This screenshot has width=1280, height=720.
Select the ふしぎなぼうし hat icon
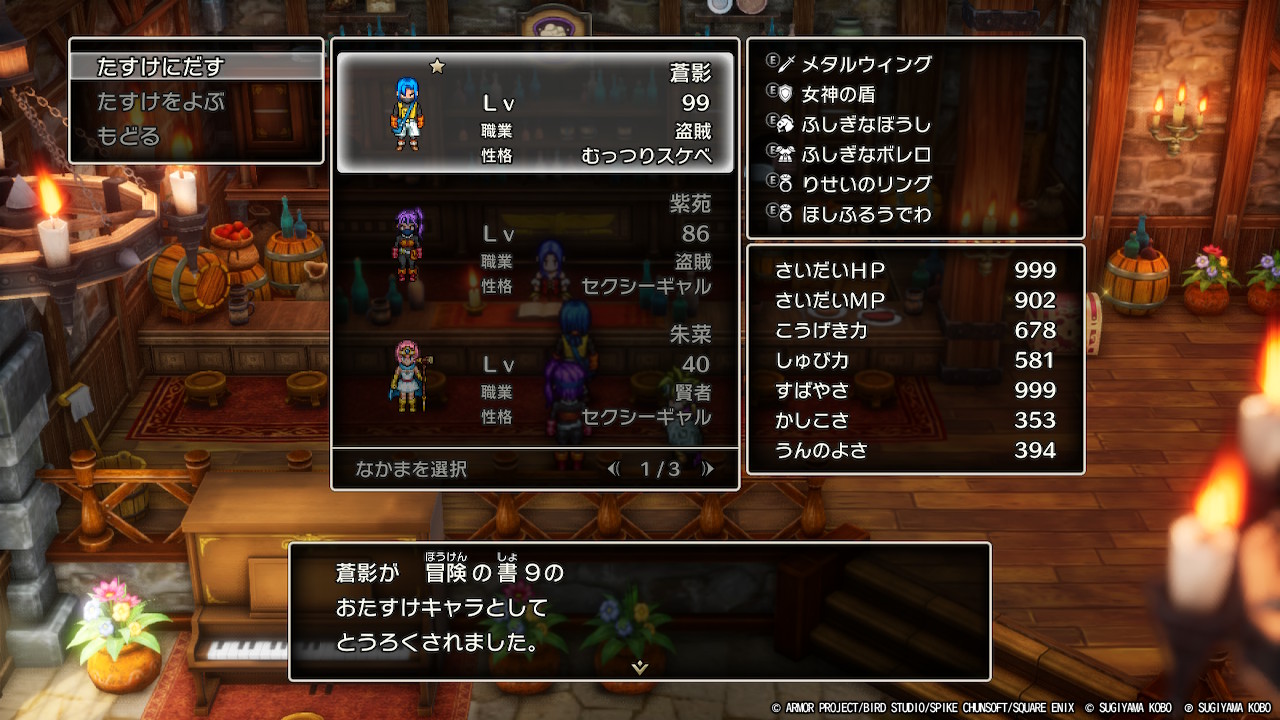[786, 122]
